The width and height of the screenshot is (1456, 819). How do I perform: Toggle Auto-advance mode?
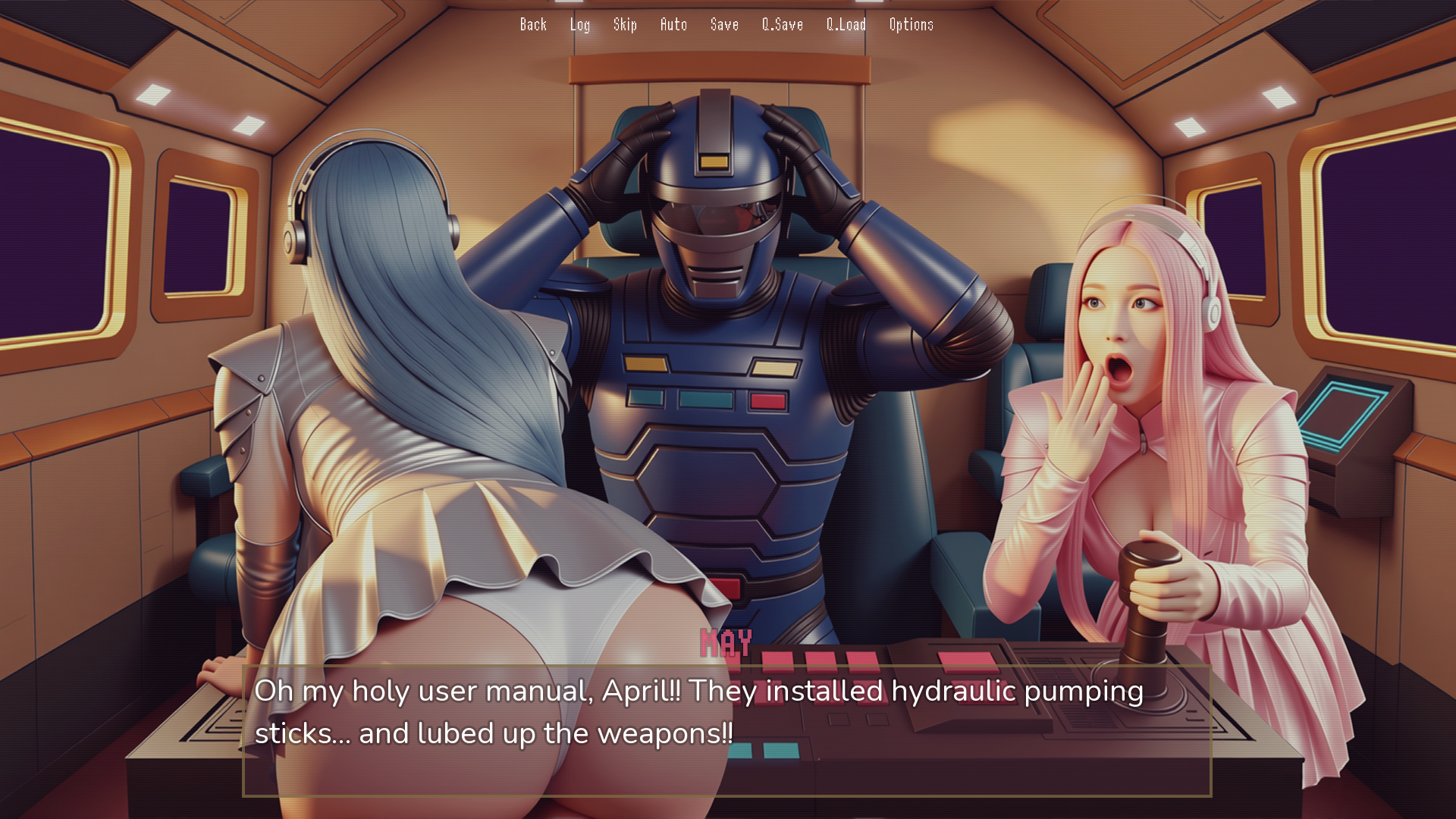674,24
